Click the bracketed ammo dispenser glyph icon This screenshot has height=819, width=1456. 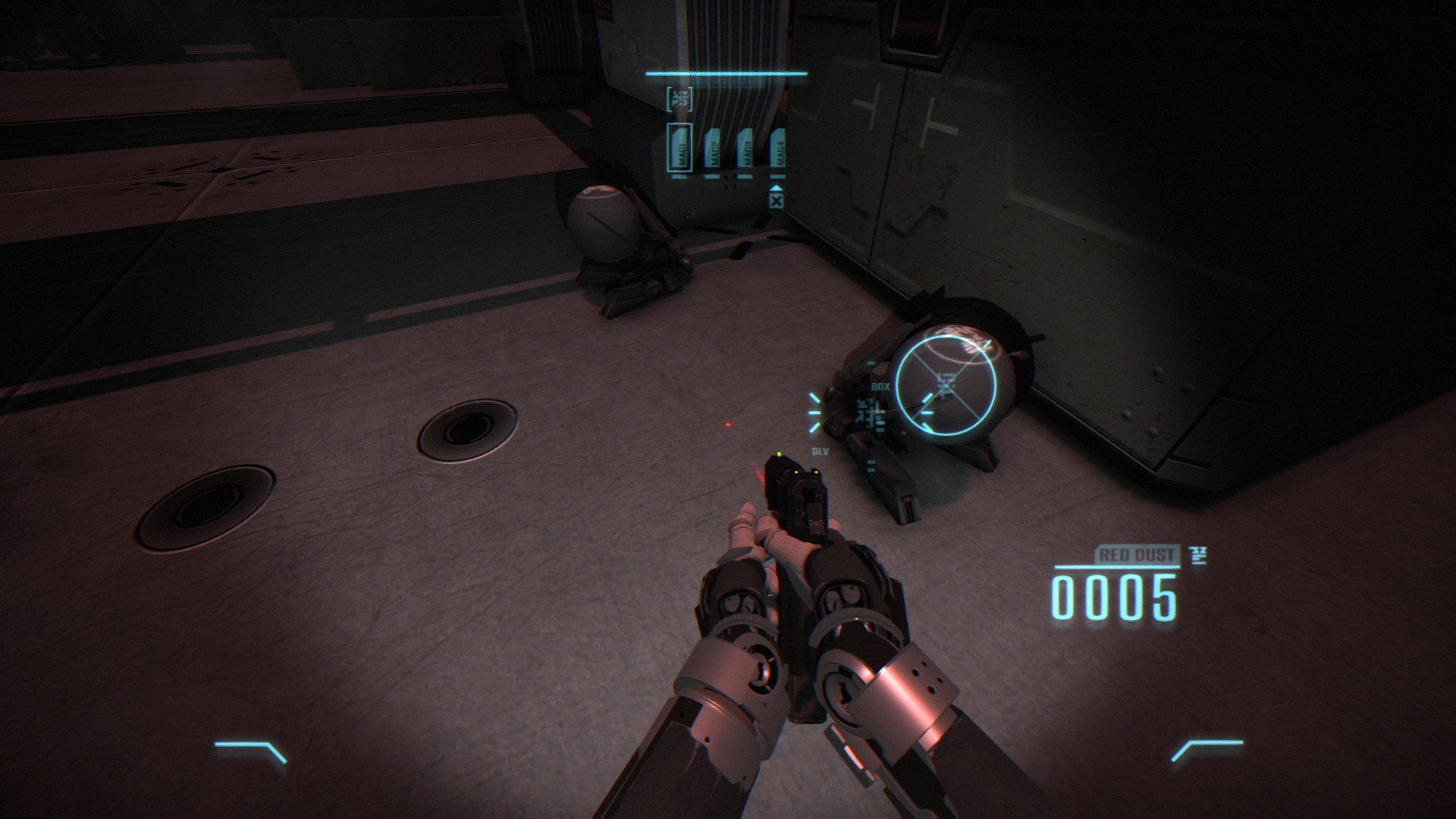click(679, 99)
